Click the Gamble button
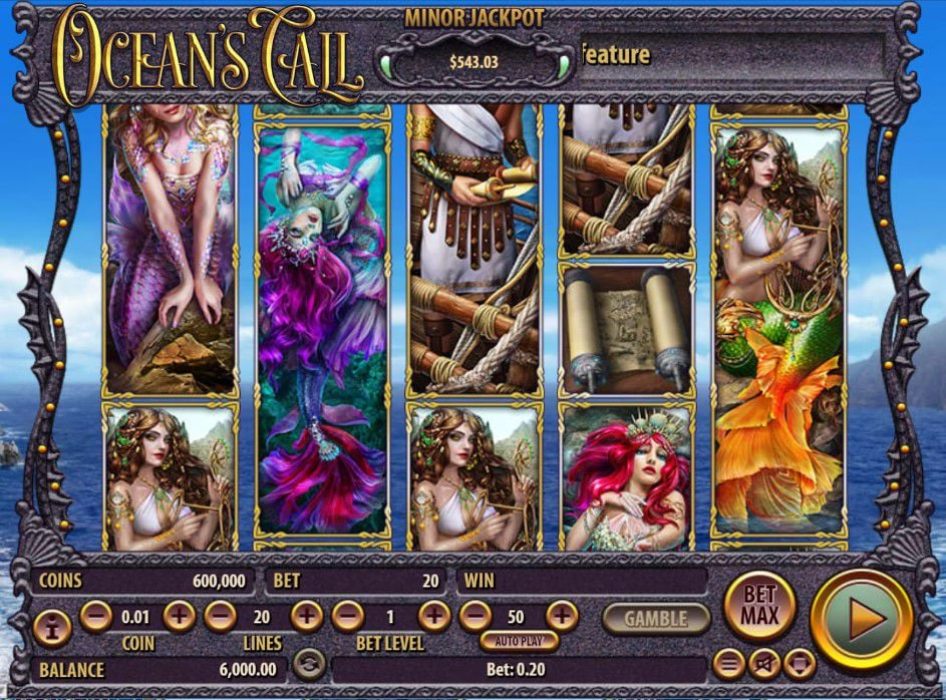 655,618
